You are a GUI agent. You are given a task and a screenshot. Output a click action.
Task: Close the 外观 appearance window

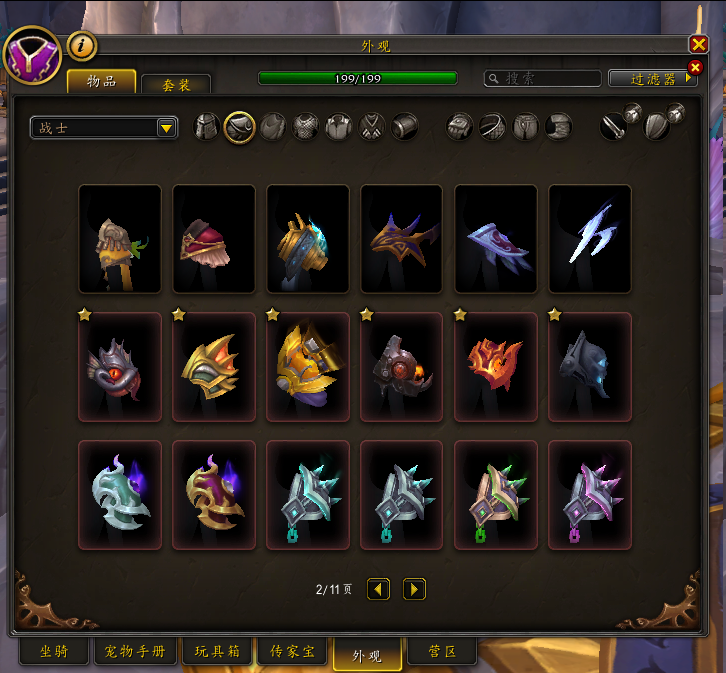click(698, 44)
